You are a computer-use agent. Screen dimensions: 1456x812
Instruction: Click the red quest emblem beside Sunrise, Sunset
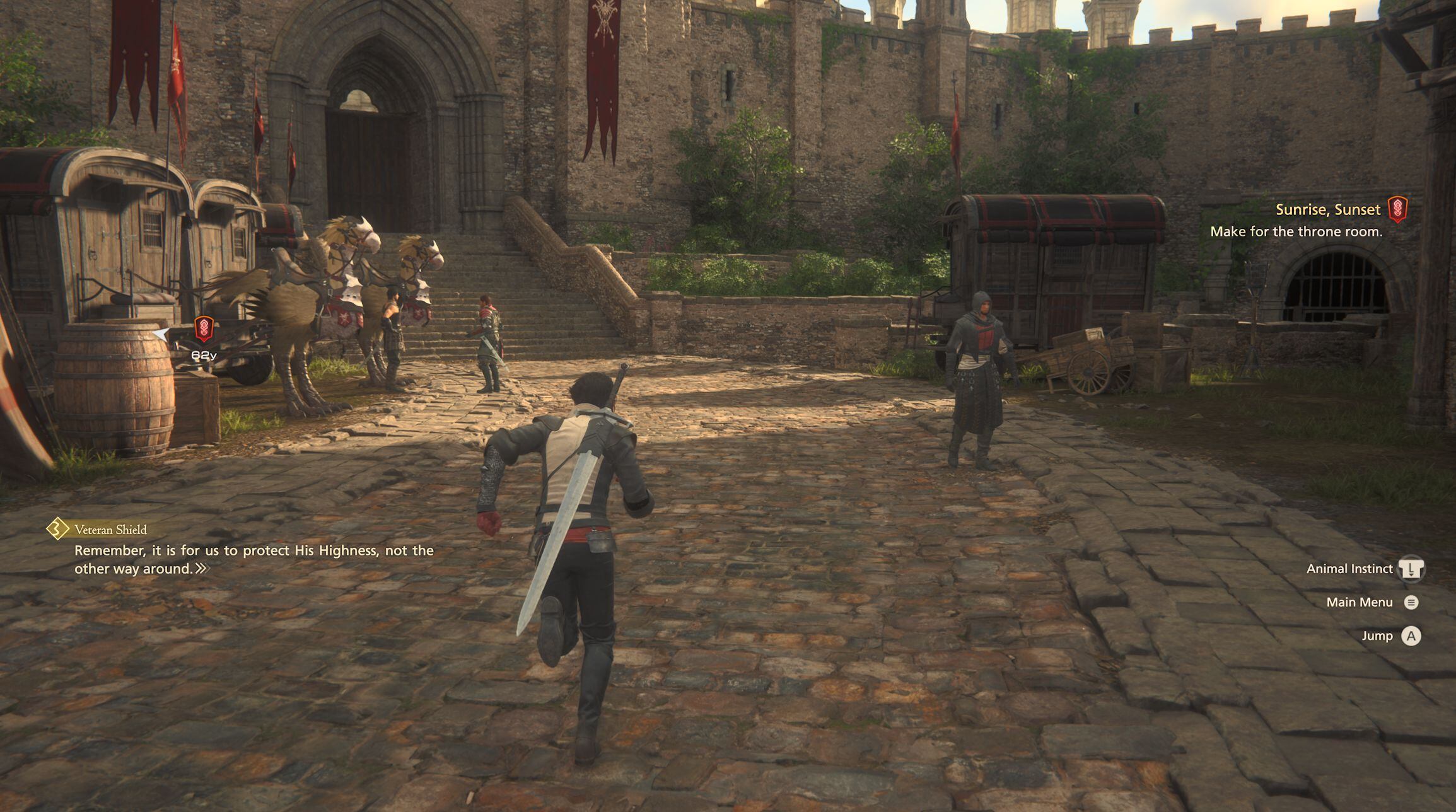1398,209
